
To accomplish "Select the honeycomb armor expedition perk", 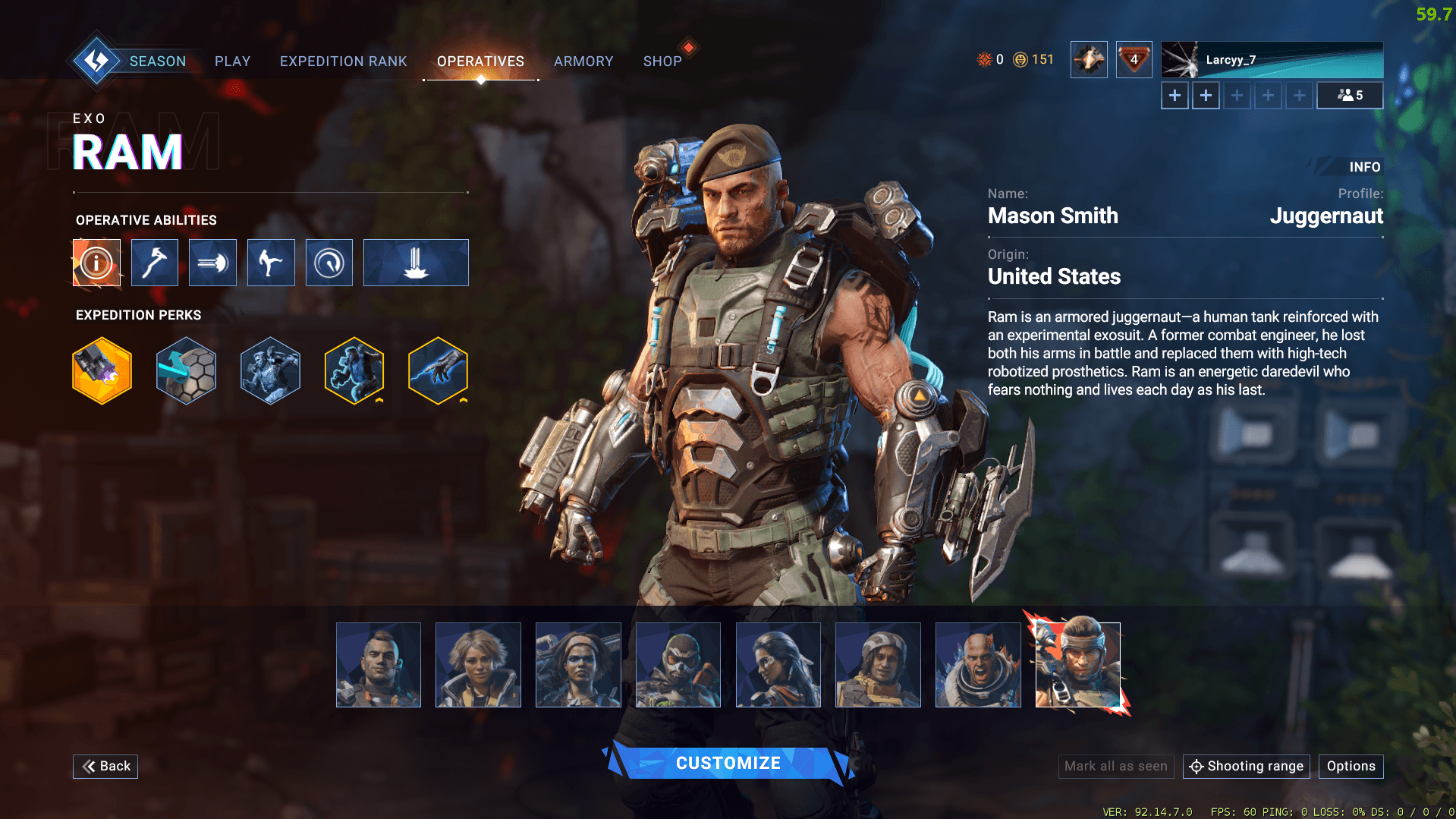I will click(x=187, y=370).
